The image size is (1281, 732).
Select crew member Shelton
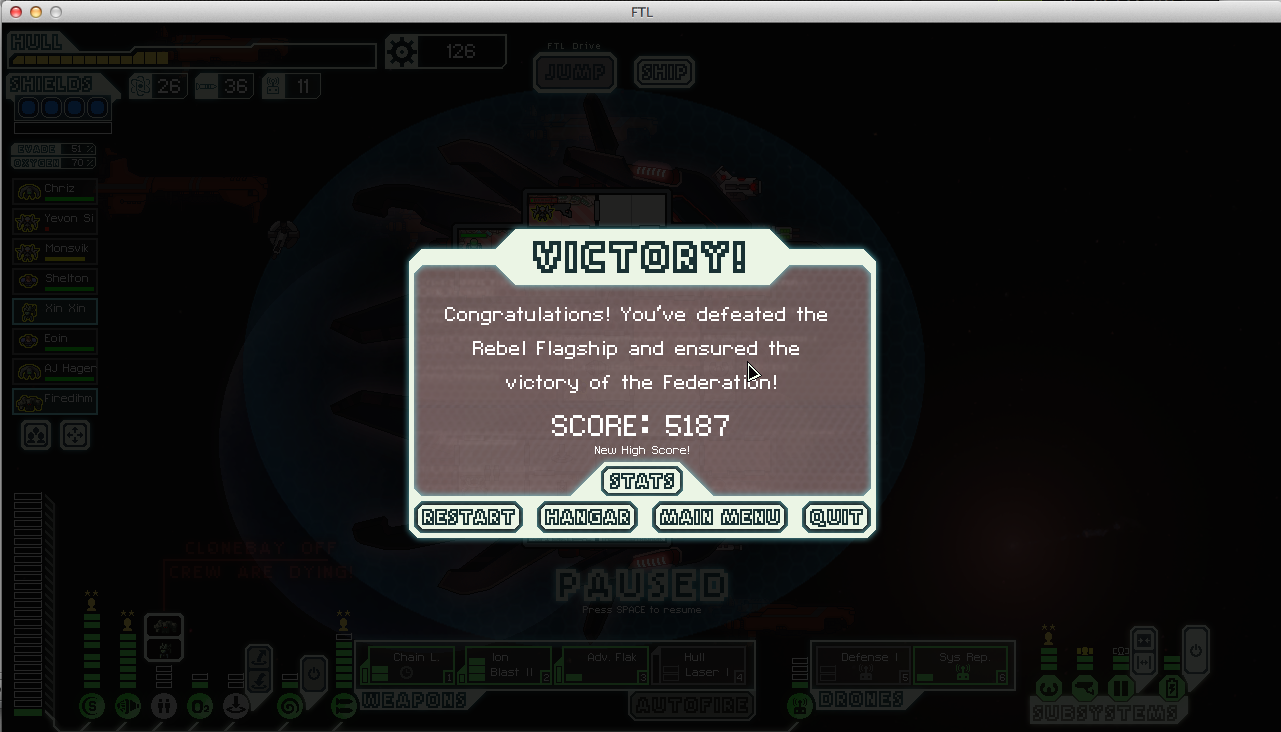coord(55,280)
